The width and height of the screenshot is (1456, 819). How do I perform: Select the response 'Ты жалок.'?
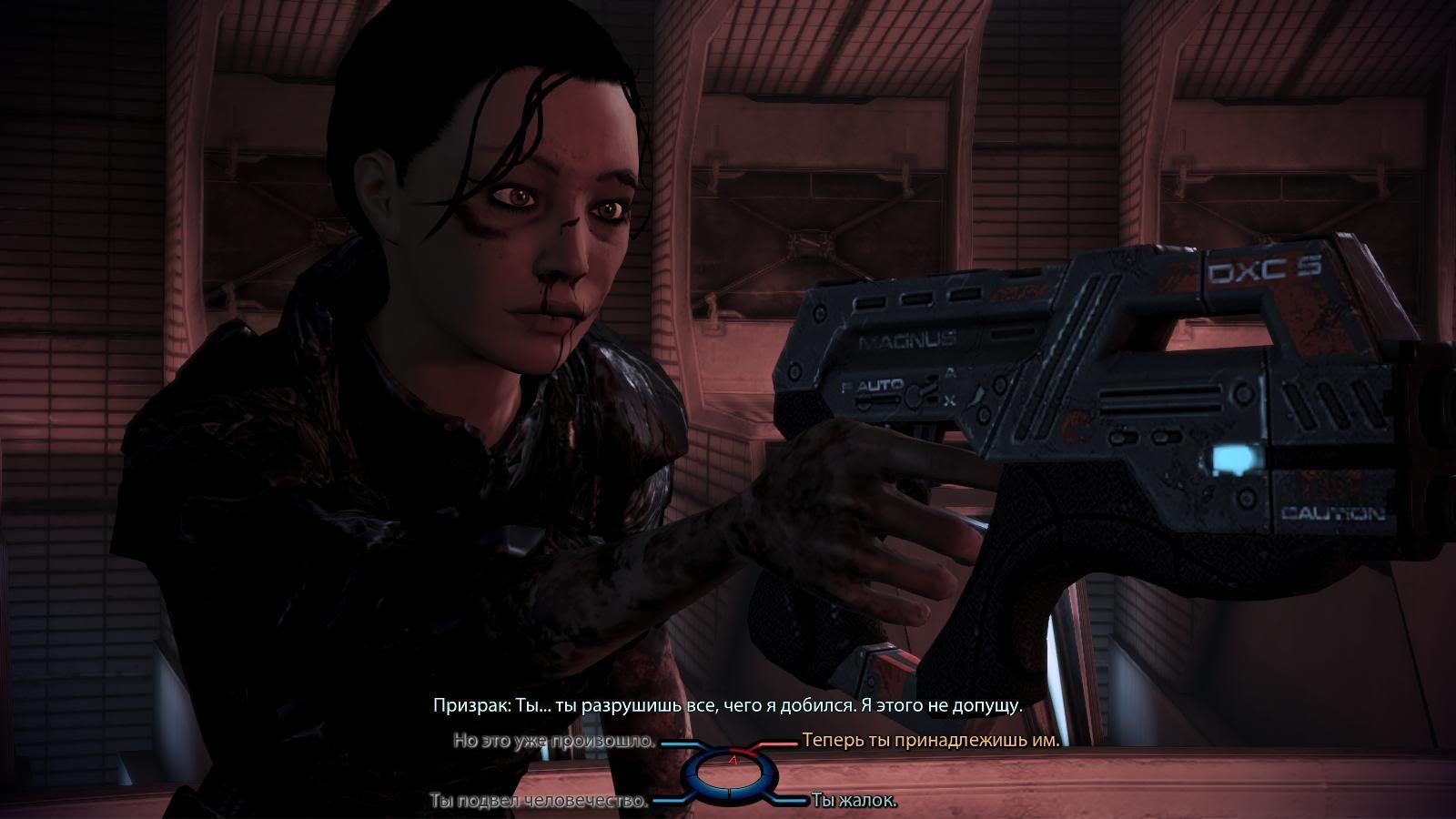point(854,800)
